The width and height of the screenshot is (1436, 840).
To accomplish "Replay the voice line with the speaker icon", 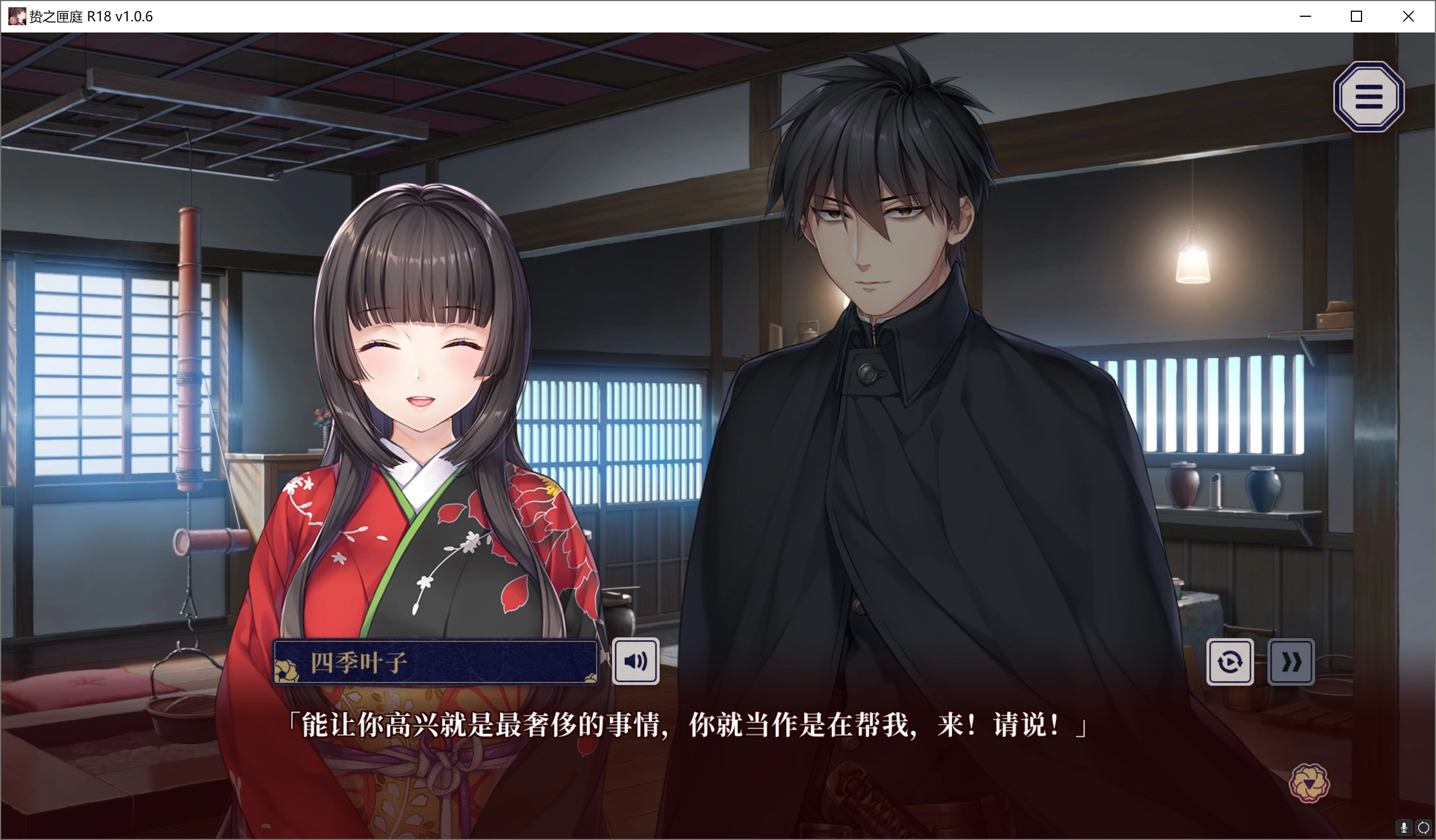I will (x=636, y=660).
